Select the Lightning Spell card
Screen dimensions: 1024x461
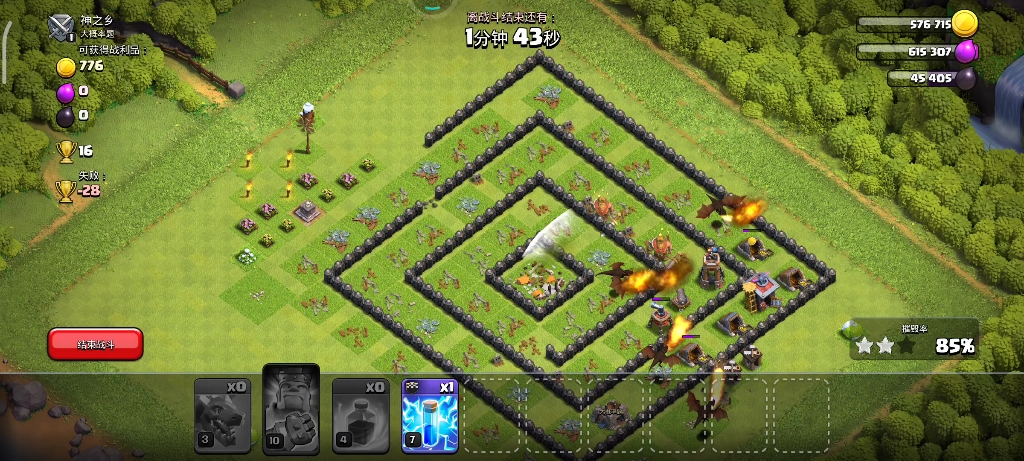click(429, 411)
